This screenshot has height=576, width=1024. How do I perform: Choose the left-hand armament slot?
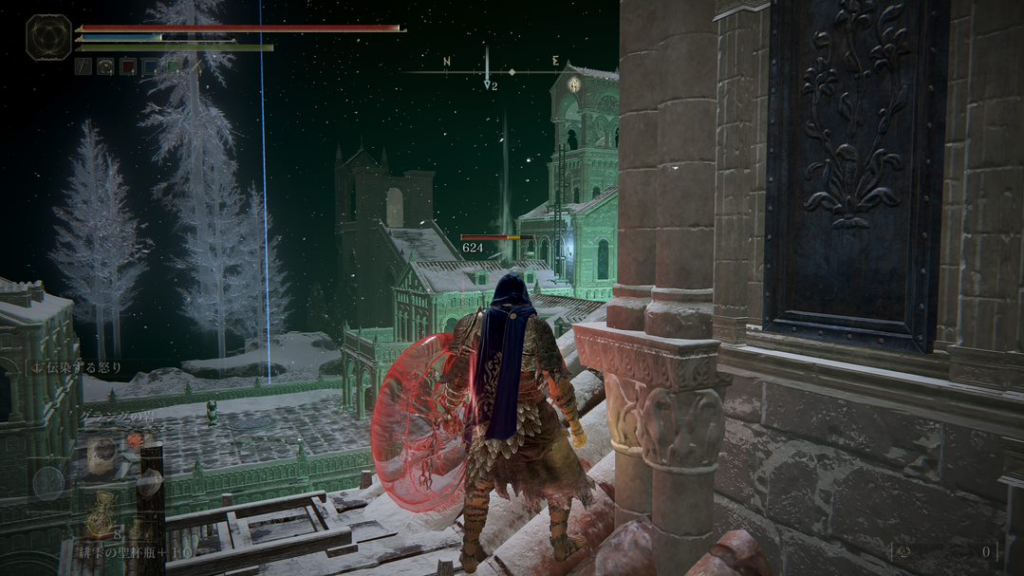[x=50, y=484]
